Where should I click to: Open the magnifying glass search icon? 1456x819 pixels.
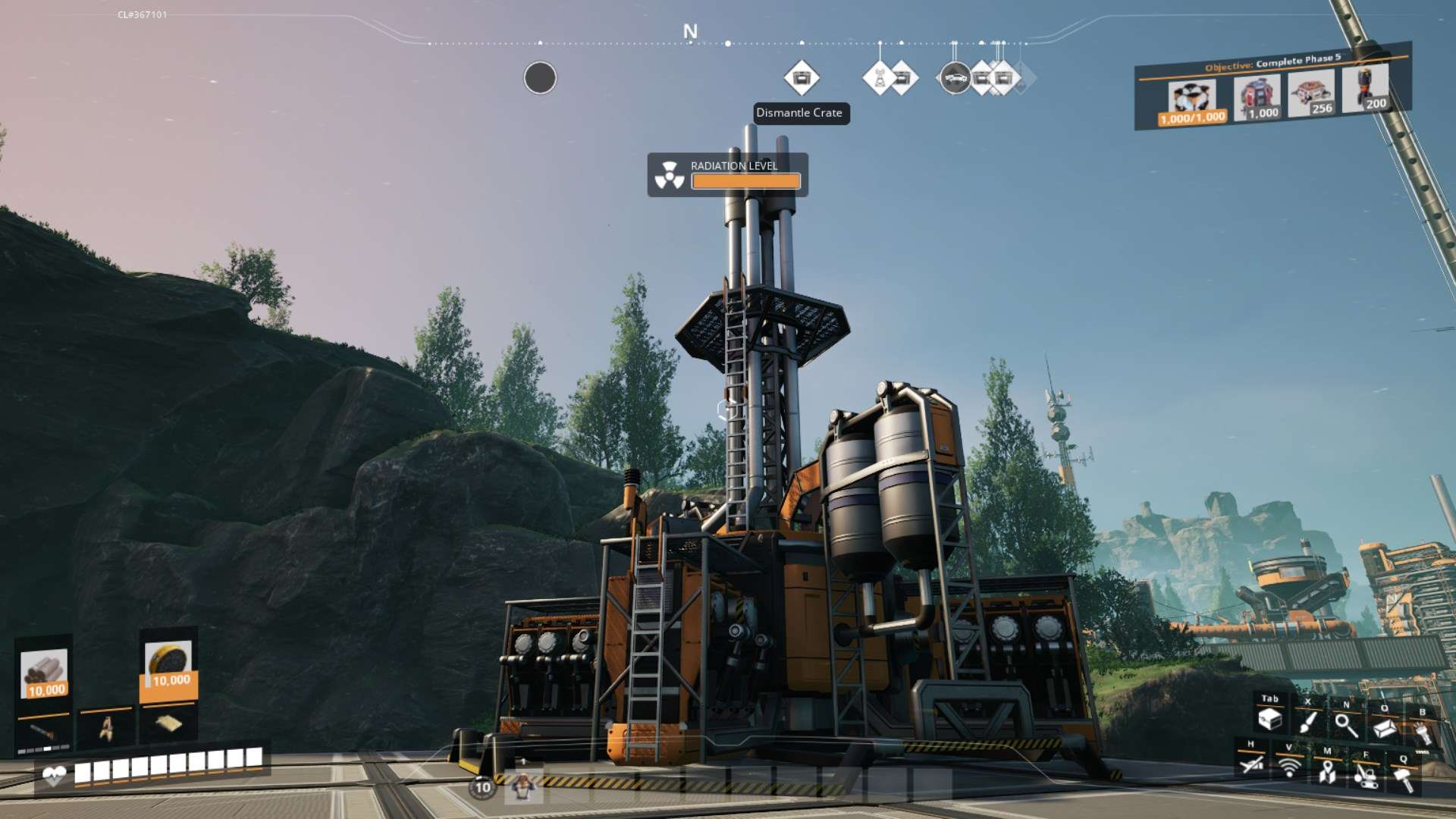pyautogui.click(x=1346, y=725)
